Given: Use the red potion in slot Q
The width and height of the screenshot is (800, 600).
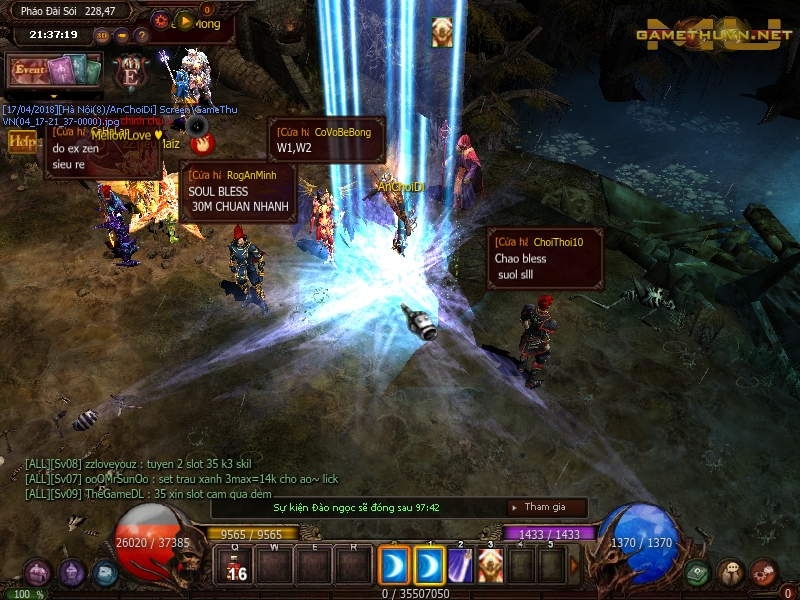Looking at the screenshot, I should [237, 566].
